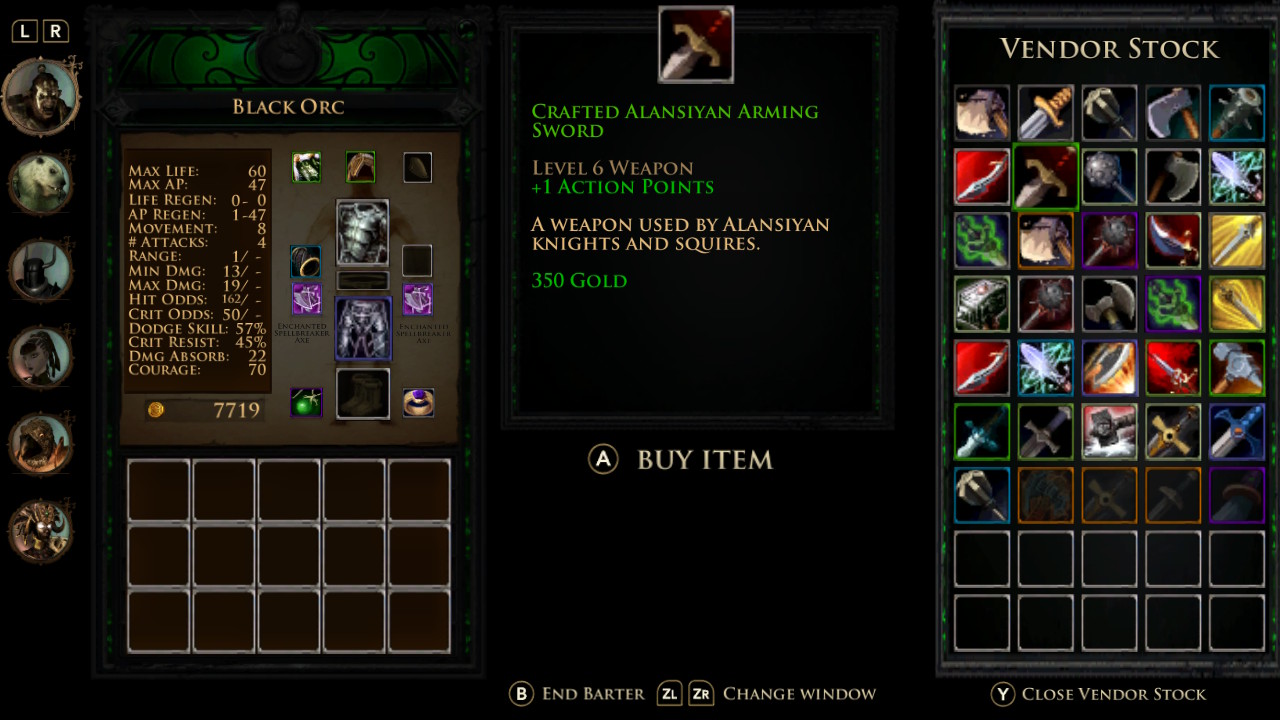Select the treasure chest item in vendor stock
Viewport: 1280px width, 720px height.
pyautogui.click(x=981, y=305)
